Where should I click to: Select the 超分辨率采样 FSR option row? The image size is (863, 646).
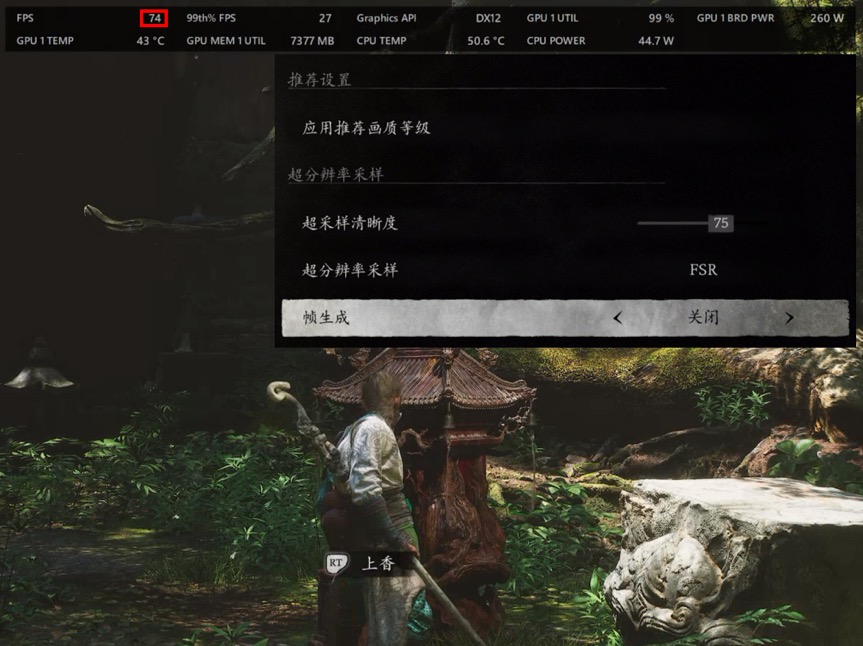pos(565,270)
